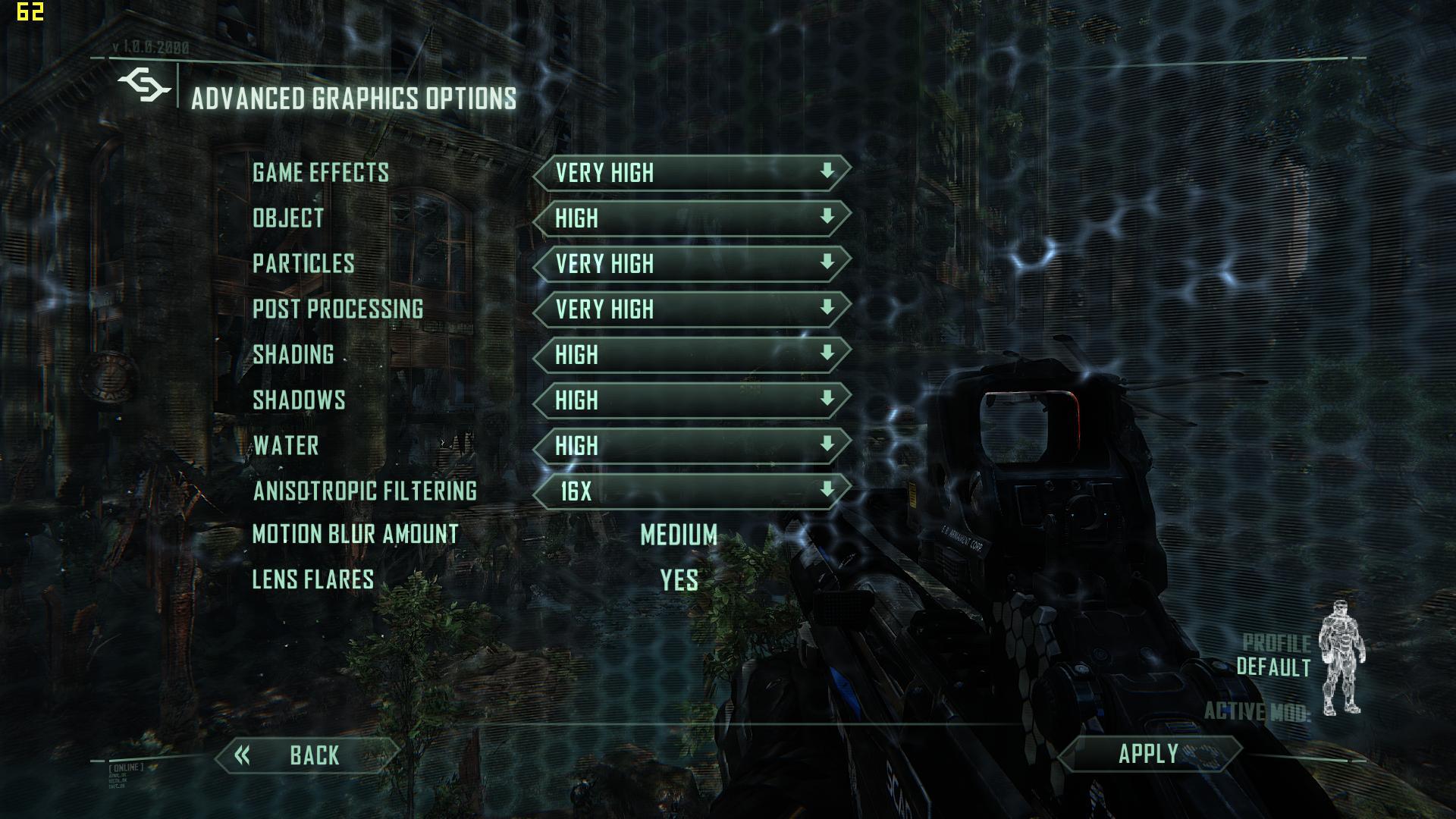Screen dimensions: 1456x819
Task: Select the Shading quality dropdown
Action: 691,355
